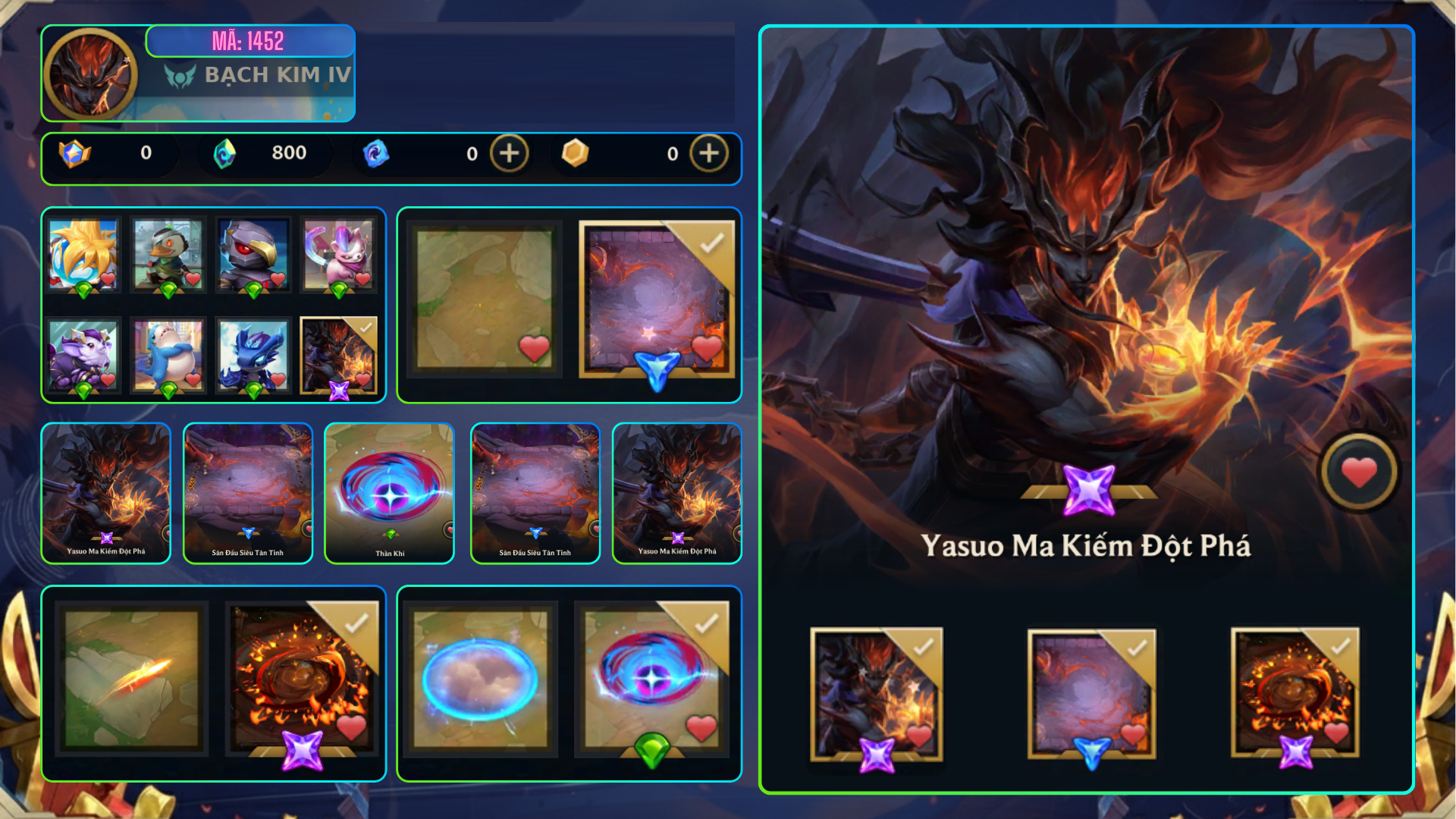Pick the pink-blue vortex portal with green gem
Image resolution: width=1456 pixels, height=819 pixels.
pyautogui.click(x=652, y=678)
